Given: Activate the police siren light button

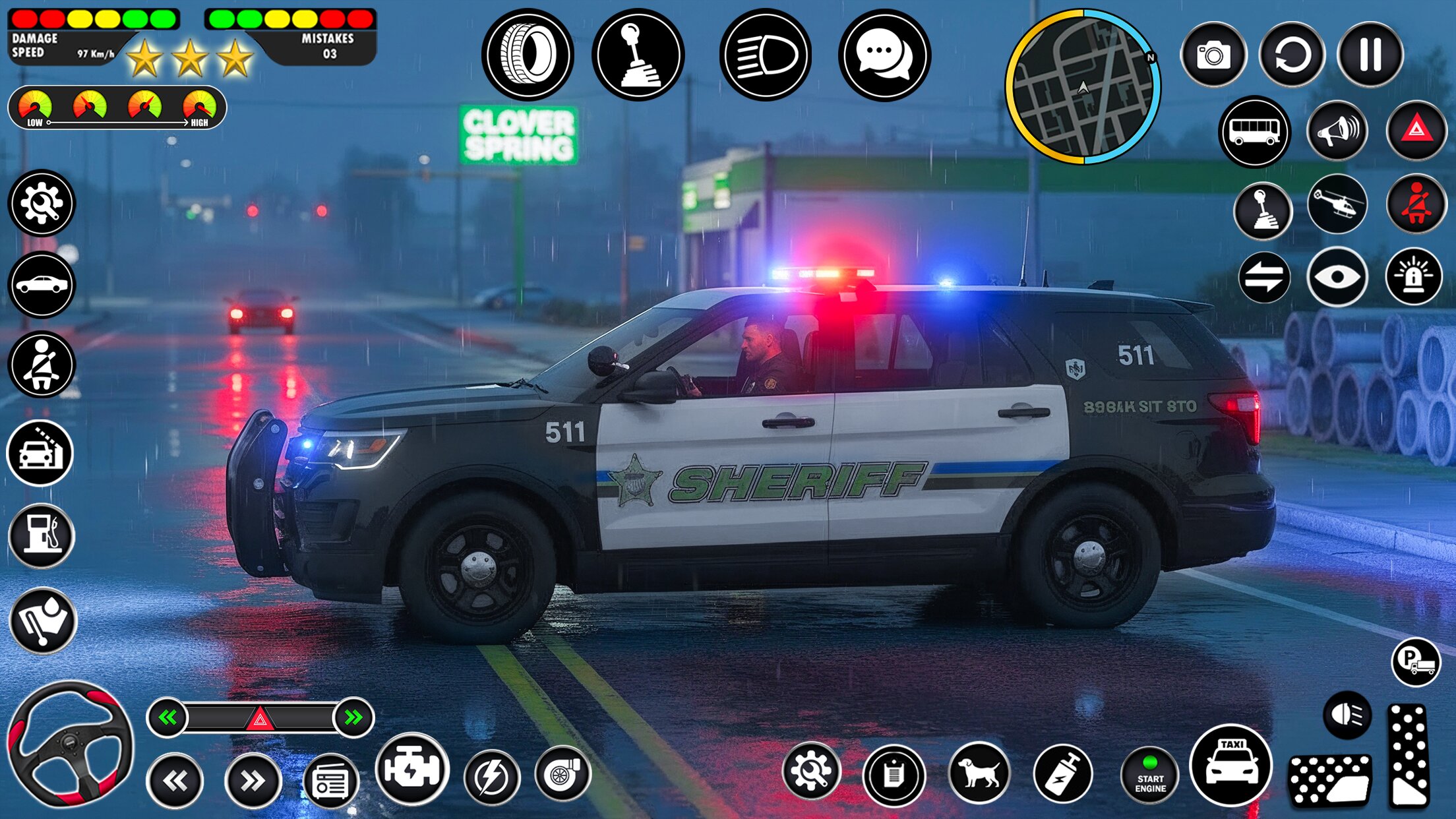Looking at the screenshot, I should click(1414, 277).
